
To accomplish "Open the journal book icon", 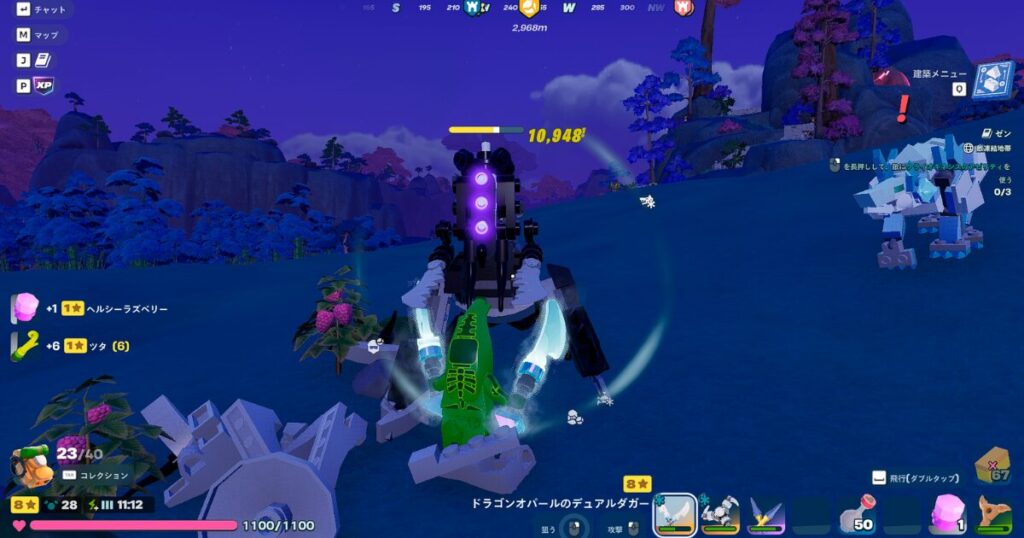I will click(43, 60).
